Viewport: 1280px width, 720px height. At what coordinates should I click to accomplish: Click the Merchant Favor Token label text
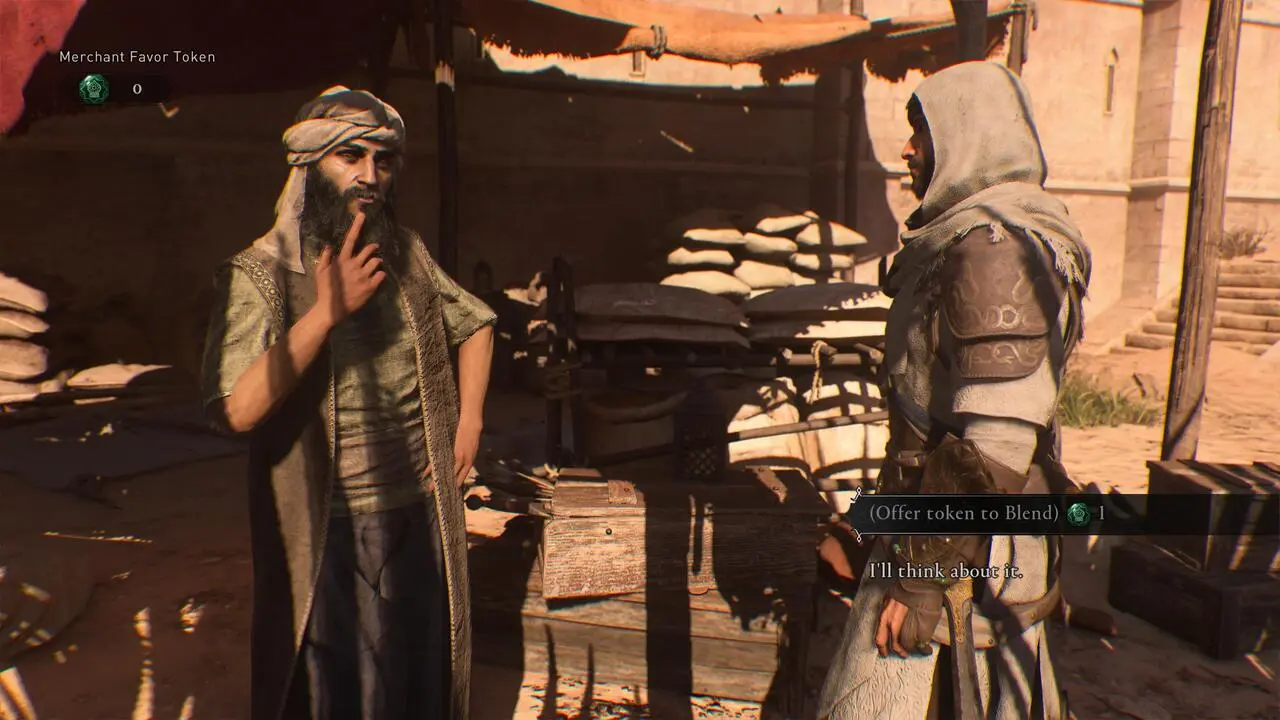pos(136,57)
